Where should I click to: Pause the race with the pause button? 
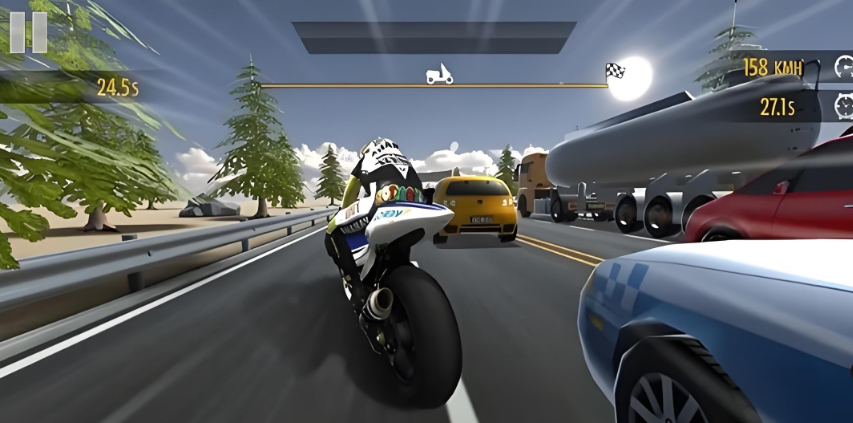pyautogui.click(x=28, y=31)
